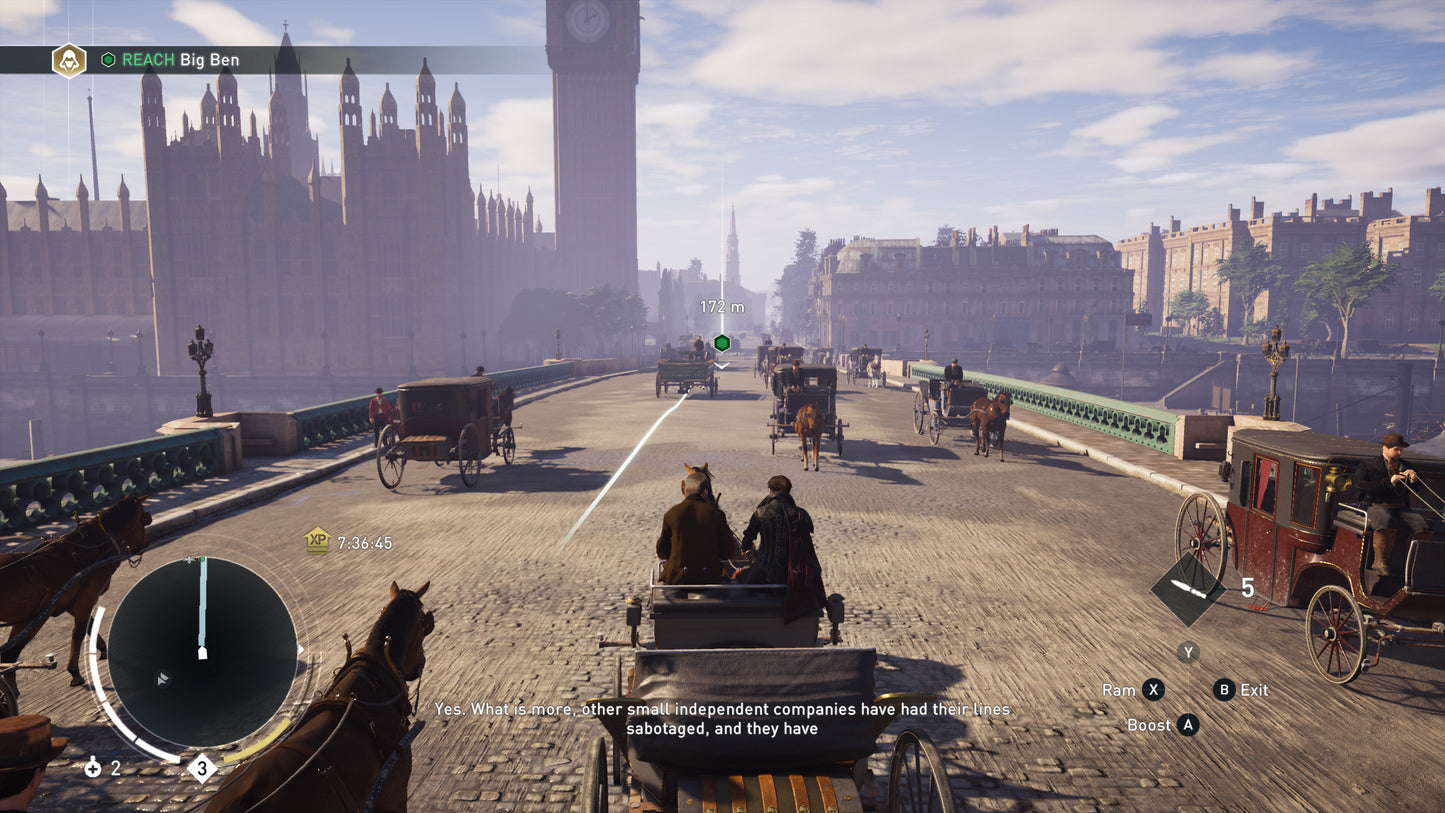Click the Ram action label
The image size is (1445, 813).
coord(1119,690)
